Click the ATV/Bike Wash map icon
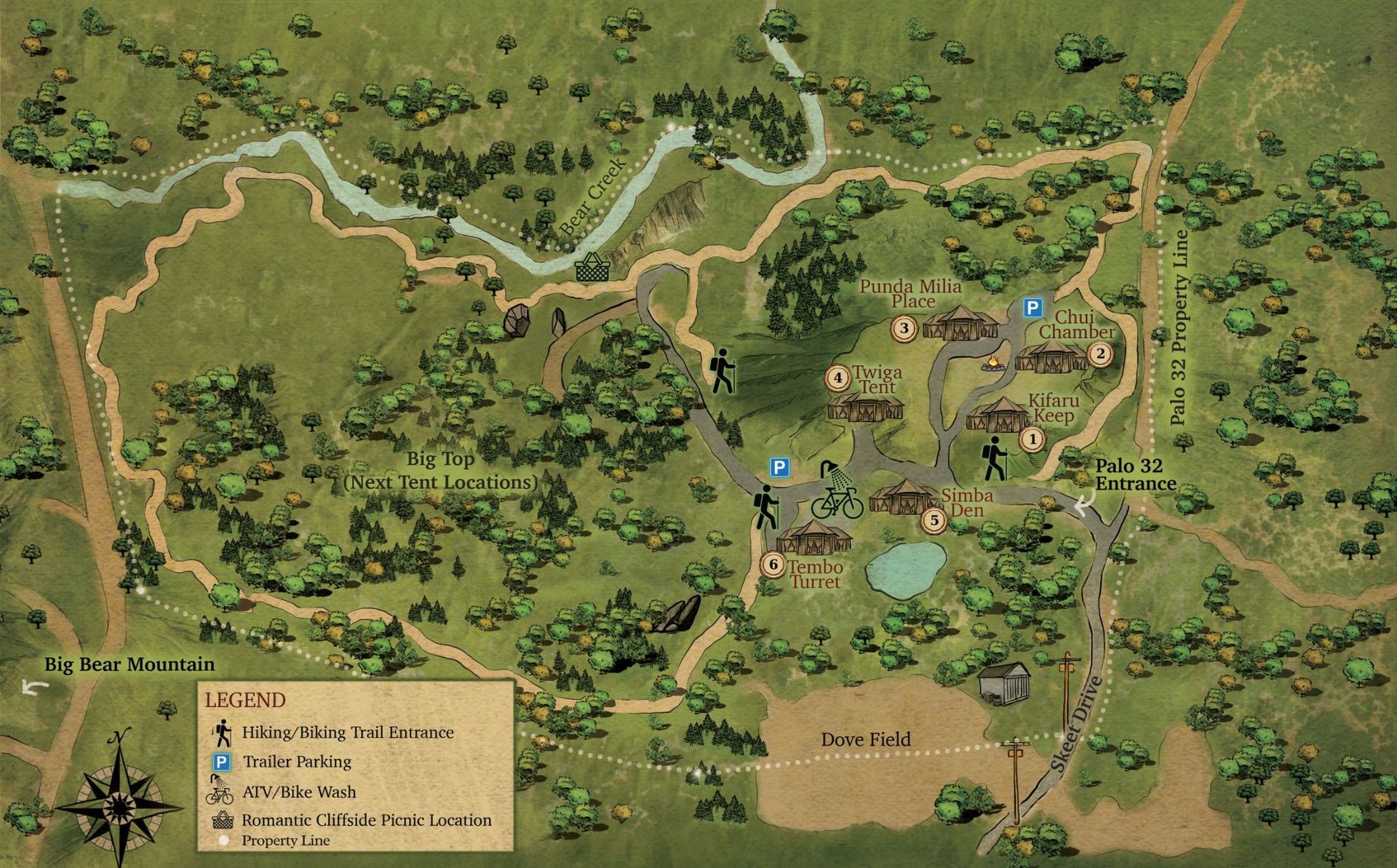The height and width of the screenshot is (868, 1397). [x=837, y=492]
